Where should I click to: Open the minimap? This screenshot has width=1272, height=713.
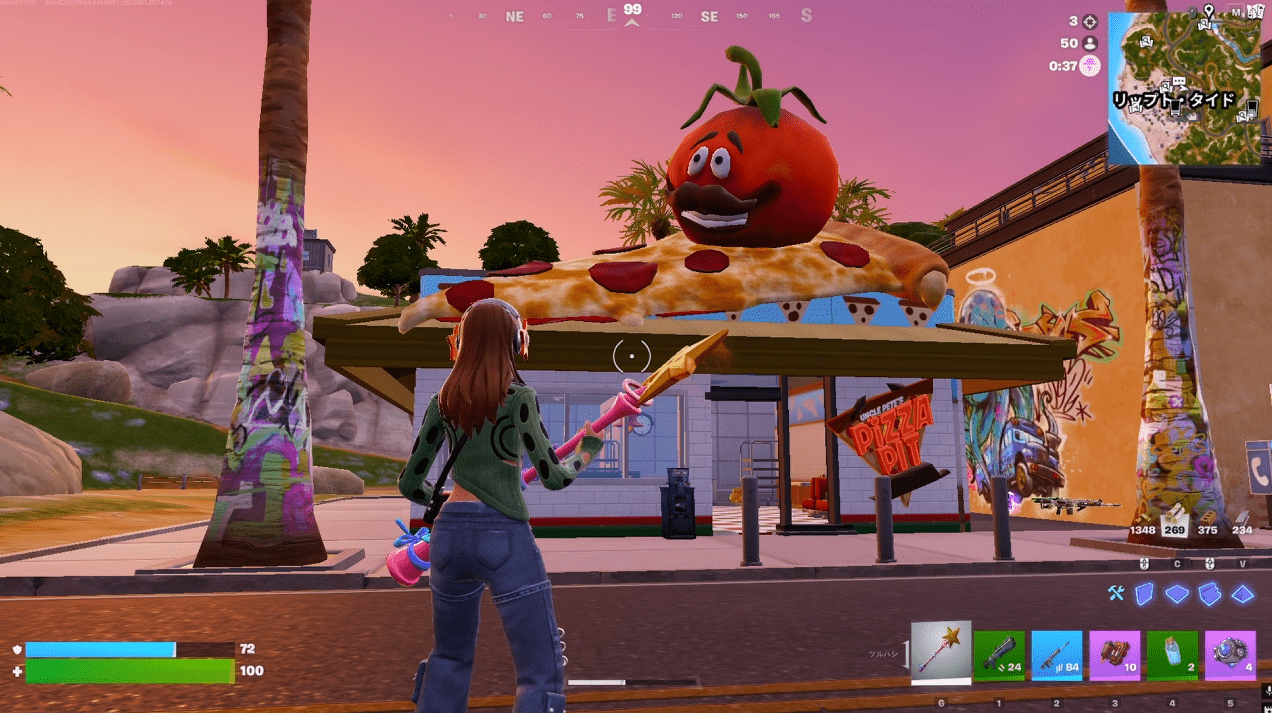(x=1183, y=89)
